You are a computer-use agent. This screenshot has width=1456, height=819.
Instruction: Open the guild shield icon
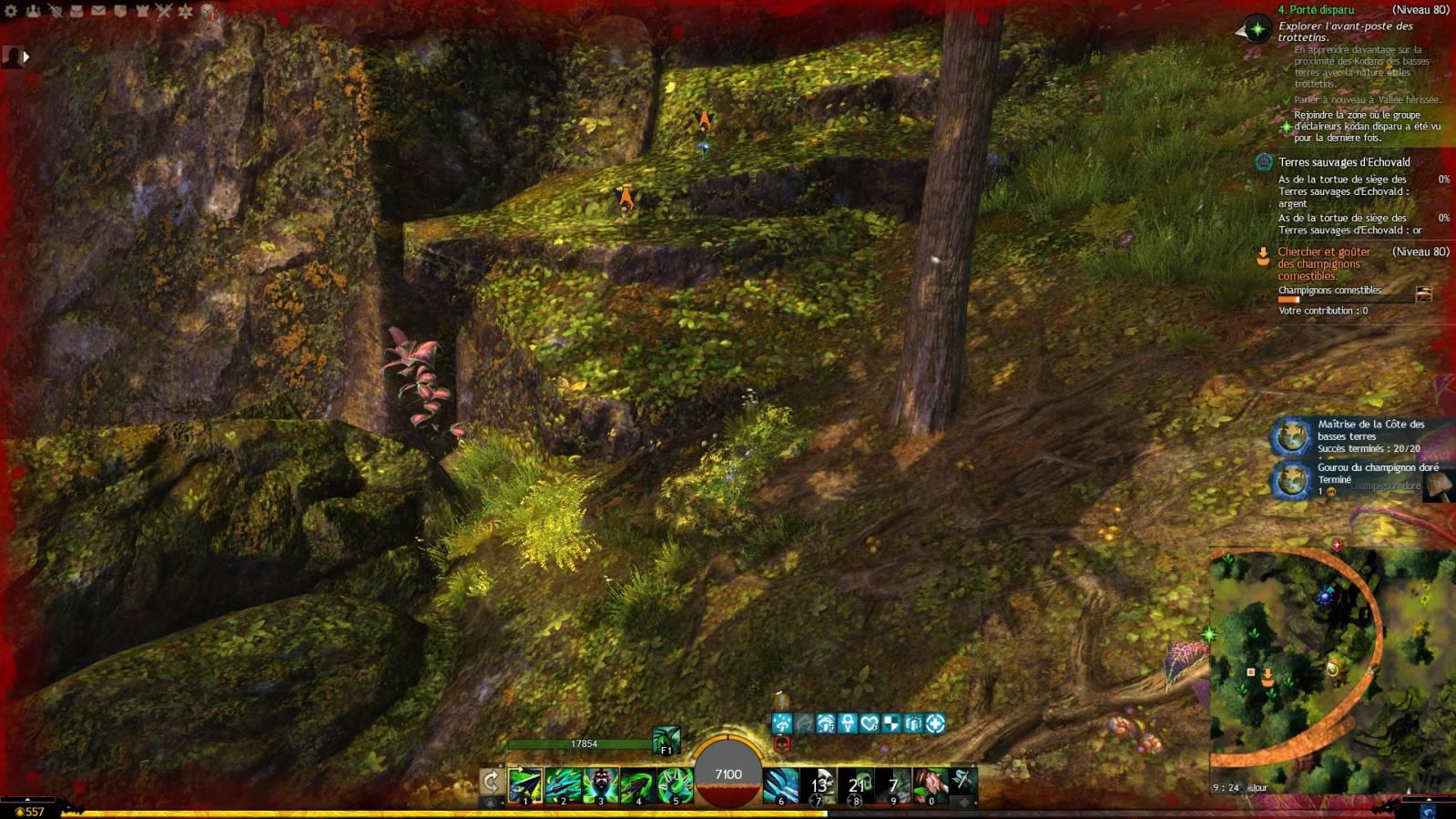click(x=121, y=11)
